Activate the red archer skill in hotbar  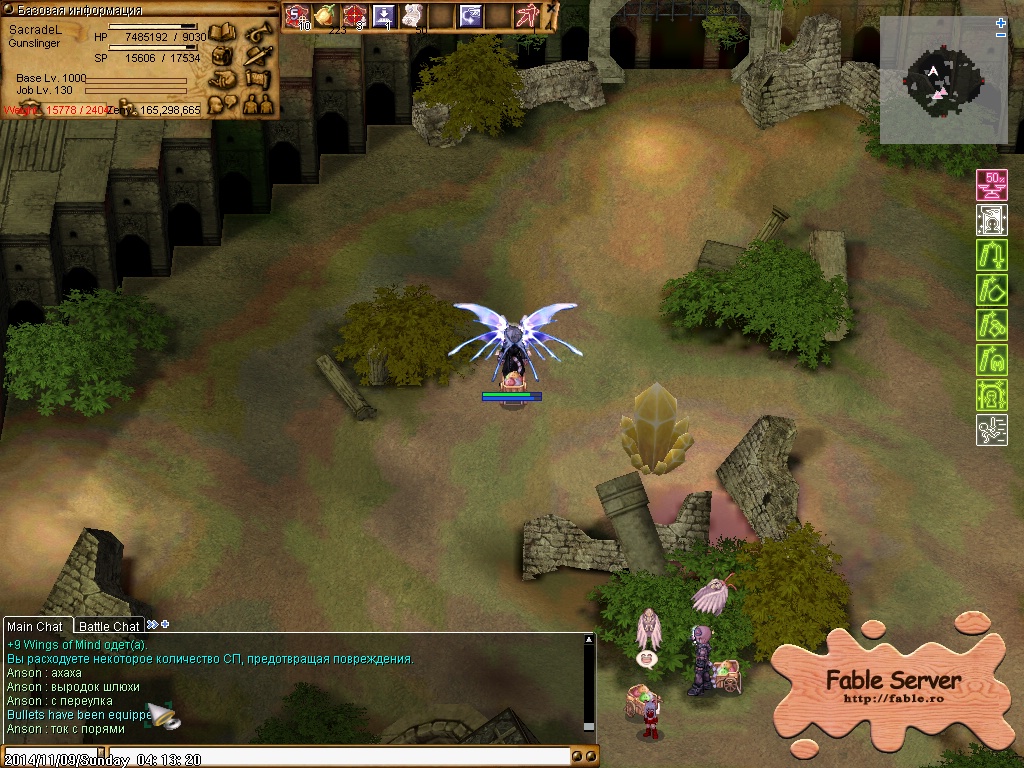[x=527, y=15]
